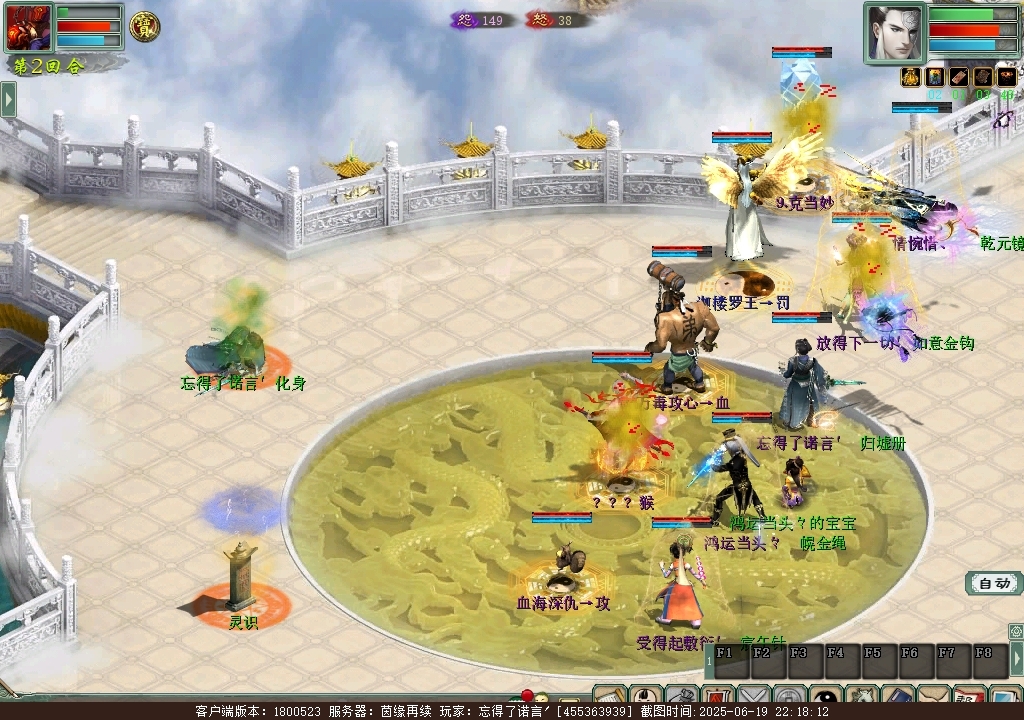Open the gear settings above hotkey bar
The height and width of the screenshot is (720, 1024).
(1016, 632)
